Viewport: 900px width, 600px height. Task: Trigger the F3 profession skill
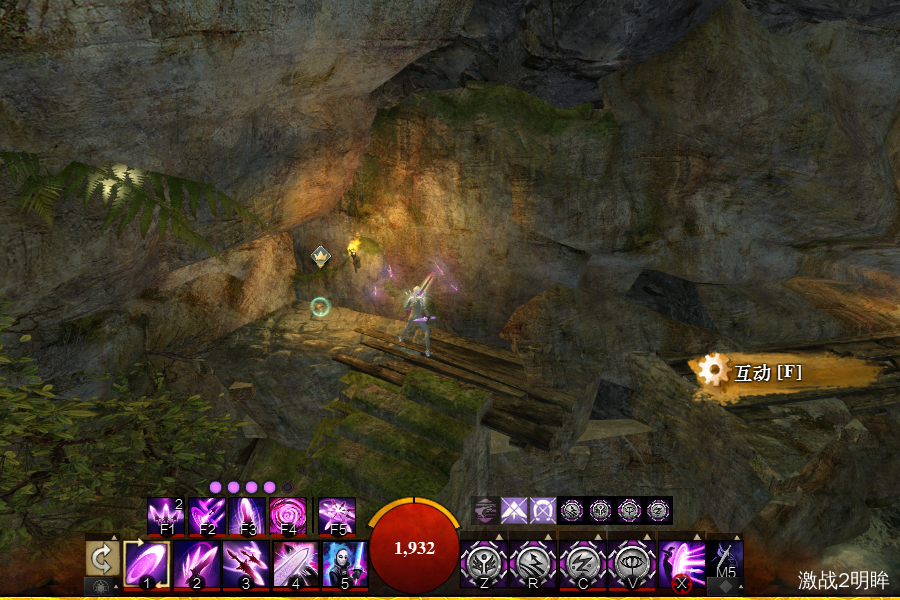(x=246, y=516)
